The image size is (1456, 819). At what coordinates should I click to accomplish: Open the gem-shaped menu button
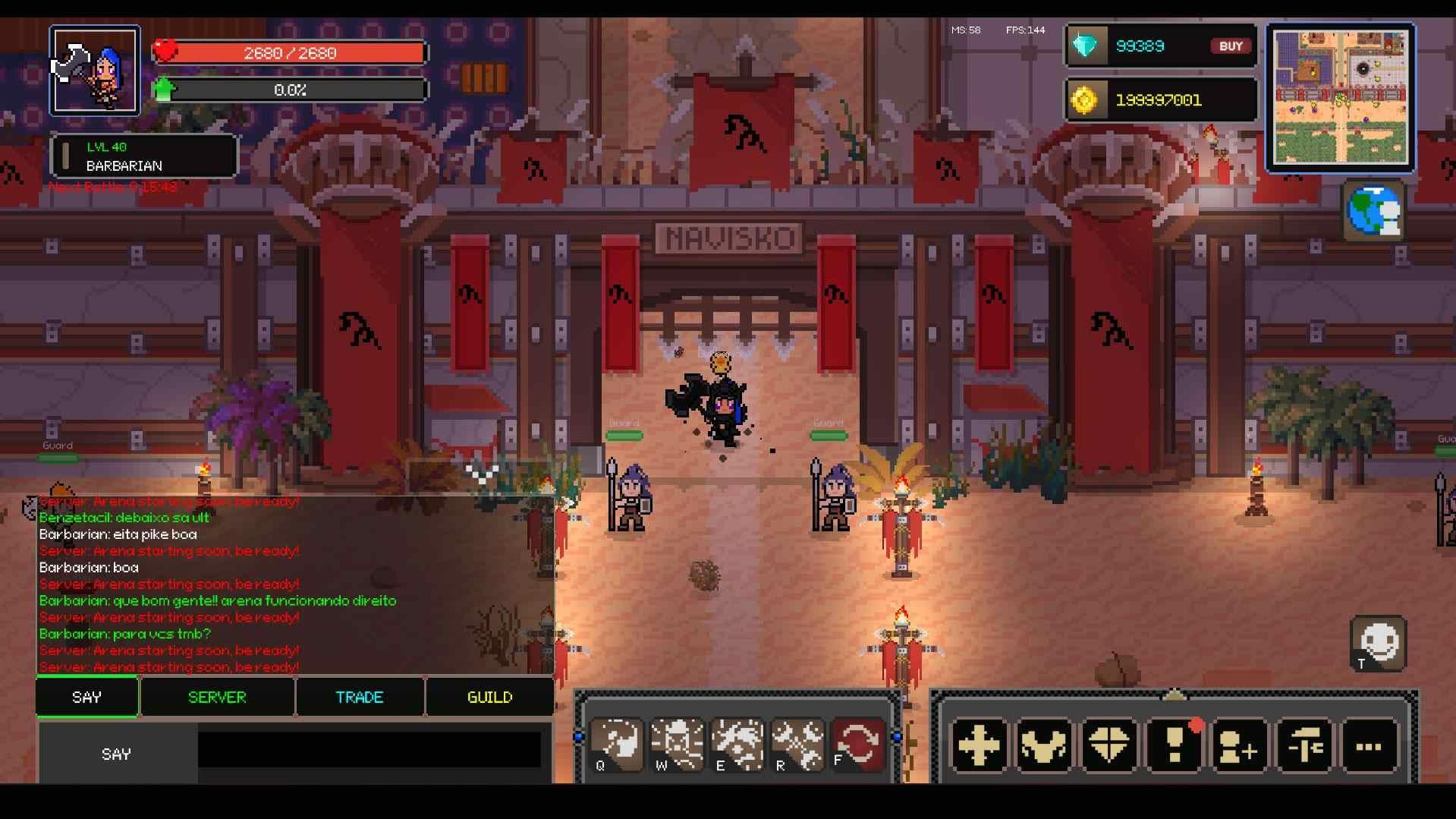click(x=1109, y=745)
